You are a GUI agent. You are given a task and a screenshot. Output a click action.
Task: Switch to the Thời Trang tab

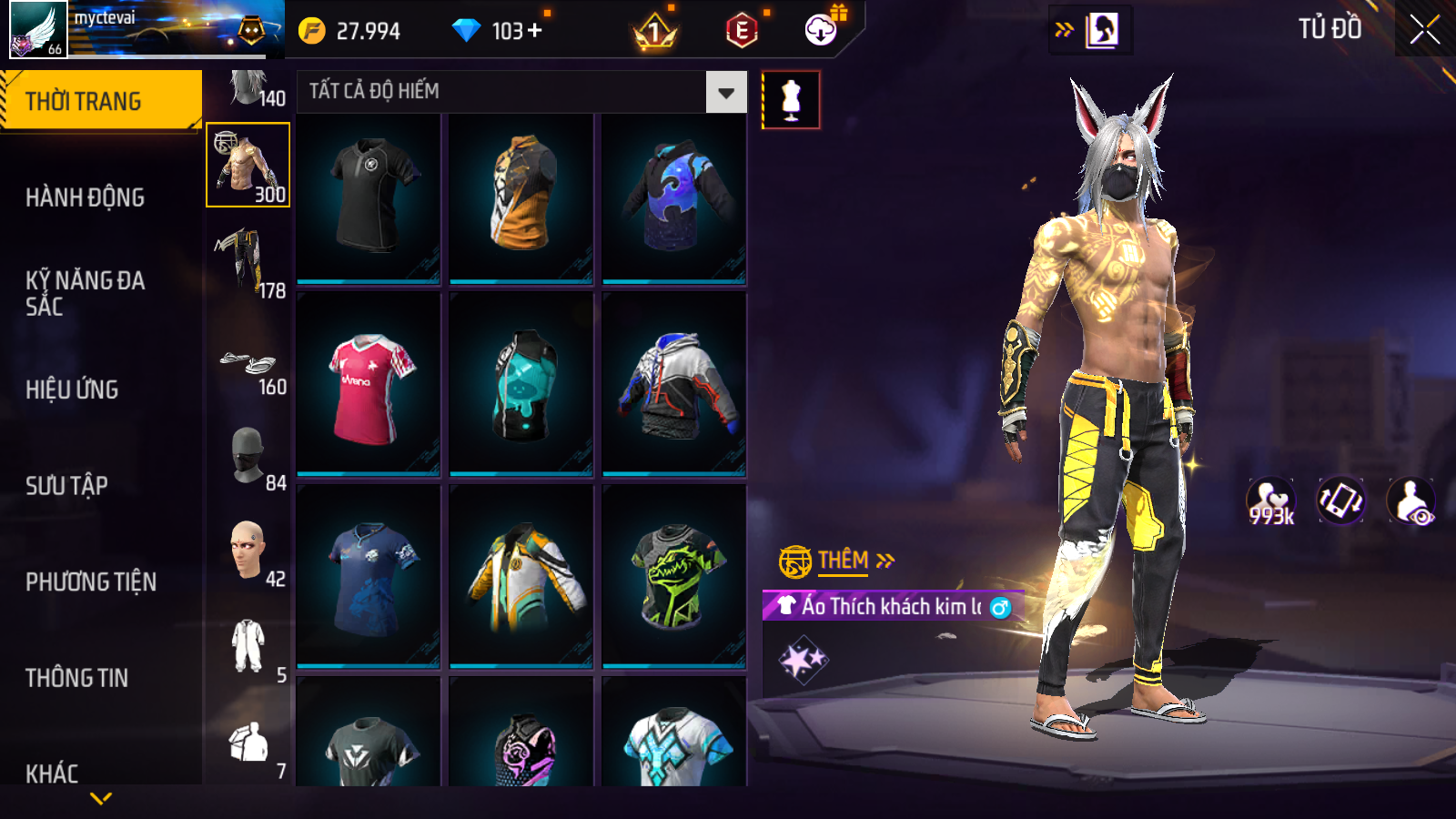point(100,101)
